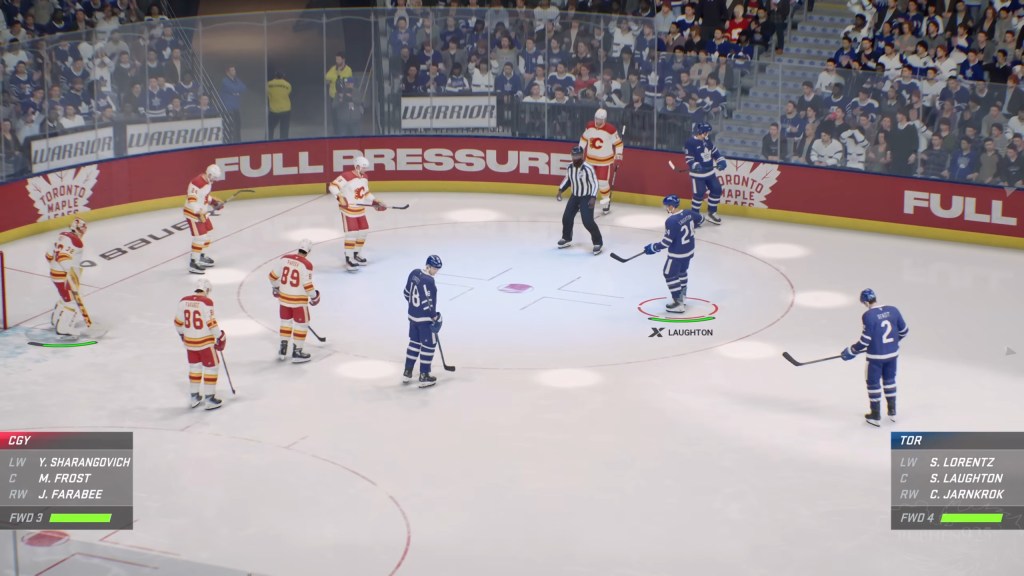The height and width of the screenshot is (576, 1024).
Task: Select the Laughton player indicator label
Action: click(x=681, y=332)
